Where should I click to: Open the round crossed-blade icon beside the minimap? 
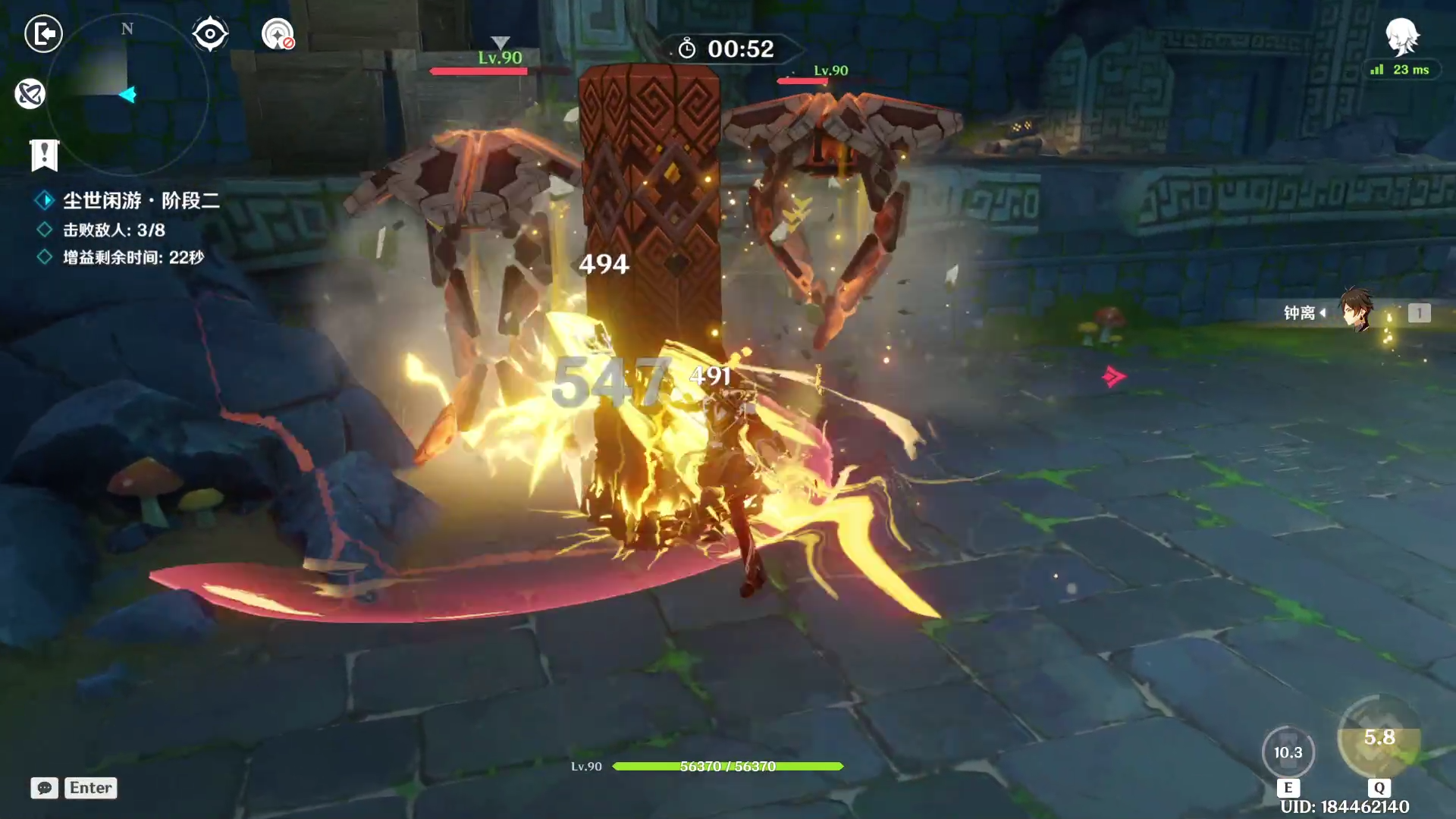pos(30,94)
